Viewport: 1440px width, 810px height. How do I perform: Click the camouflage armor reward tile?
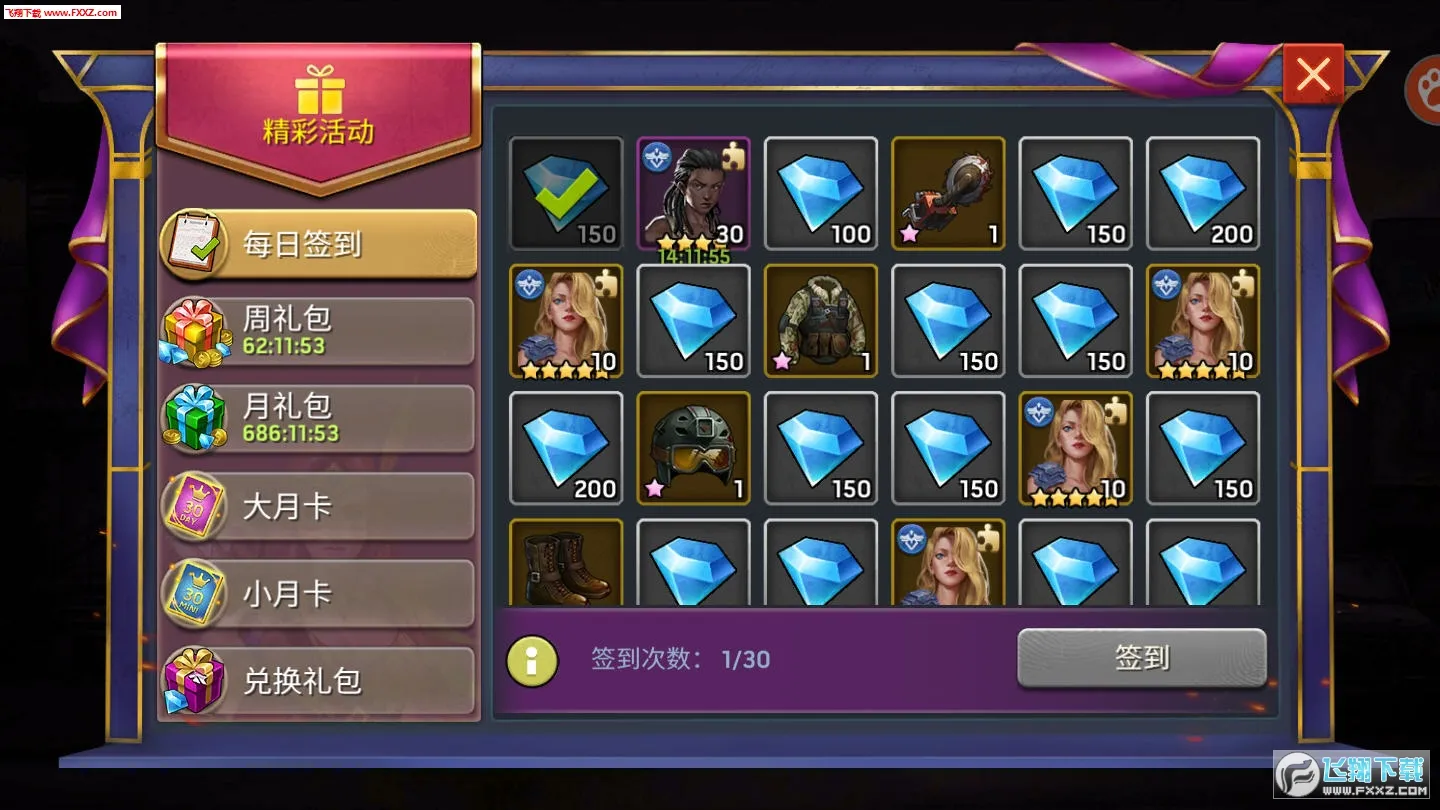(x=820, y=321)
